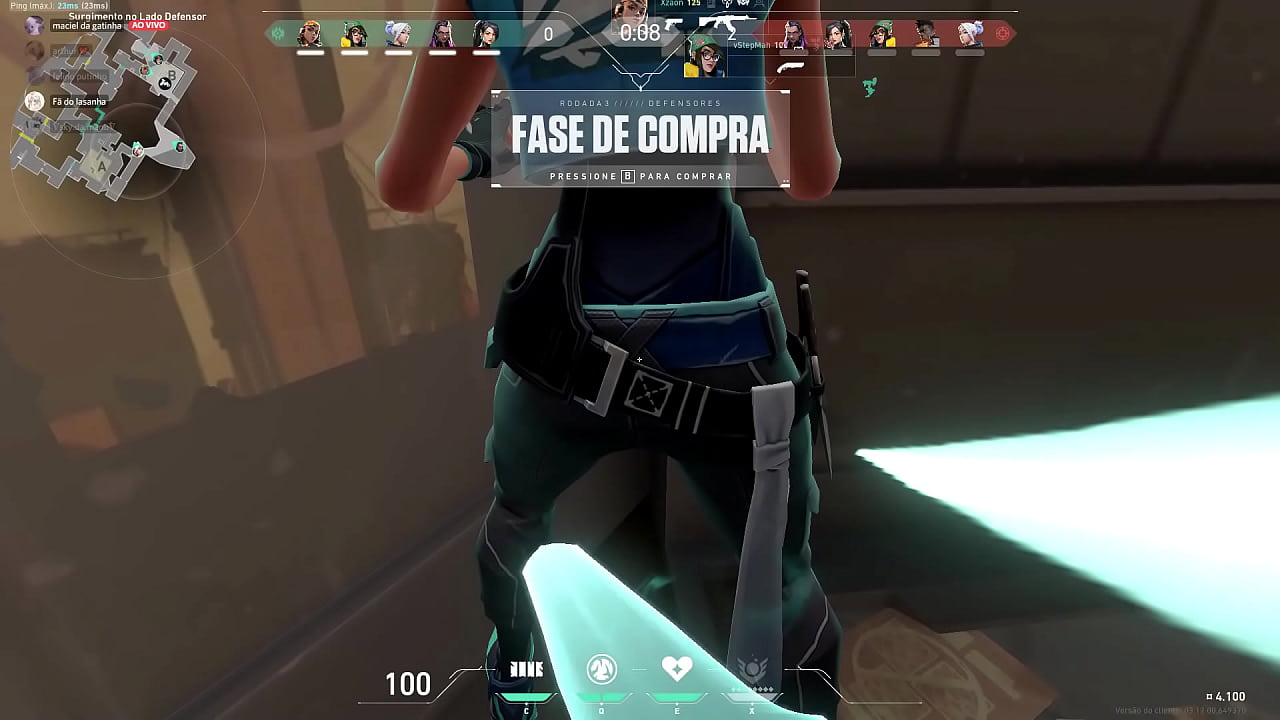Toggle maciel da gatinha's avatar visibility

pyautogui.click(x=33, y=24)
